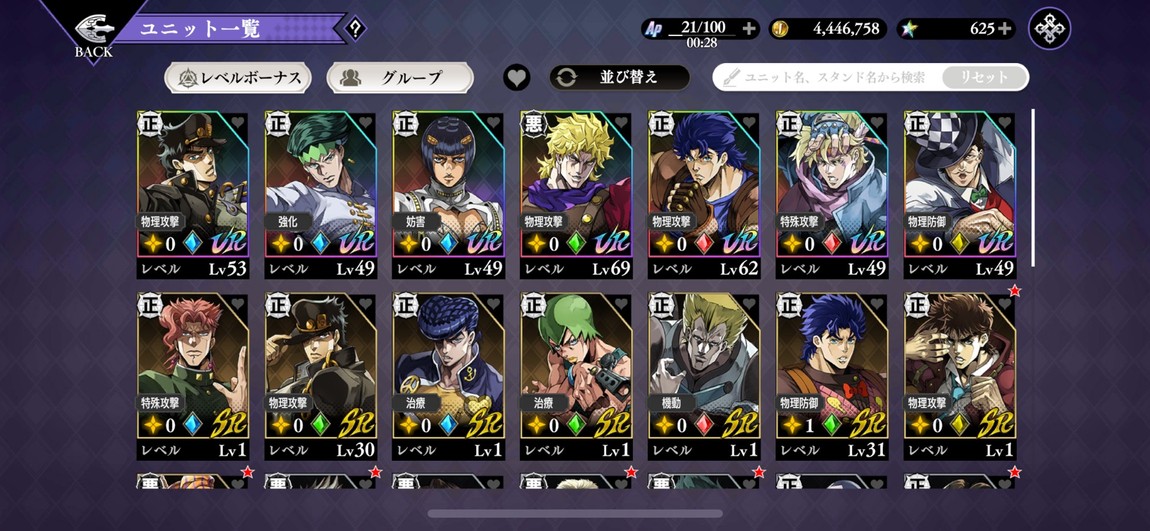This screenshot has width=1150, height=531.
Task: Open the ornate main menu icon
Action: point(1049,29)
